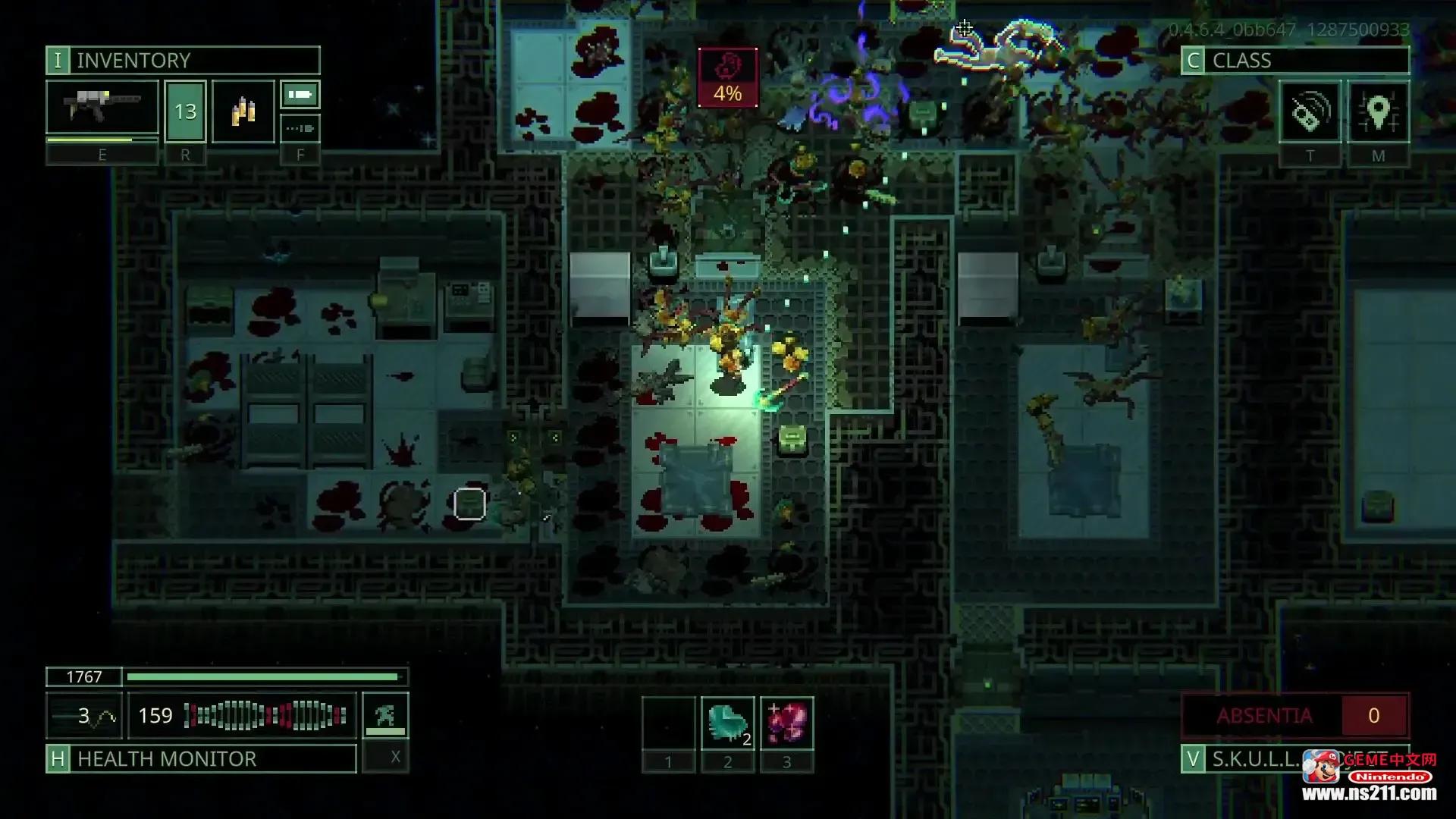Select the equipped rifle weapon slot
This screenshot has width=1456, height=819.
(102, 111)
